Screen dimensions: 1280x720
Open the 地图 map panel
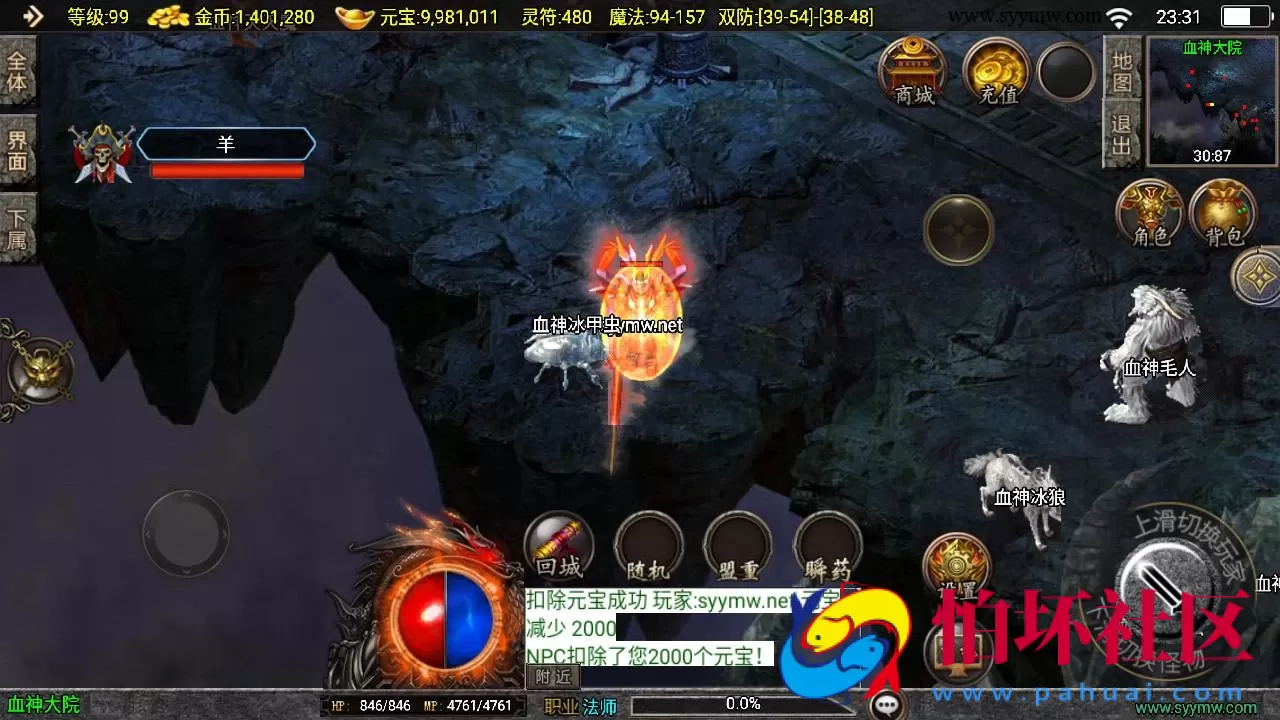1122,70
